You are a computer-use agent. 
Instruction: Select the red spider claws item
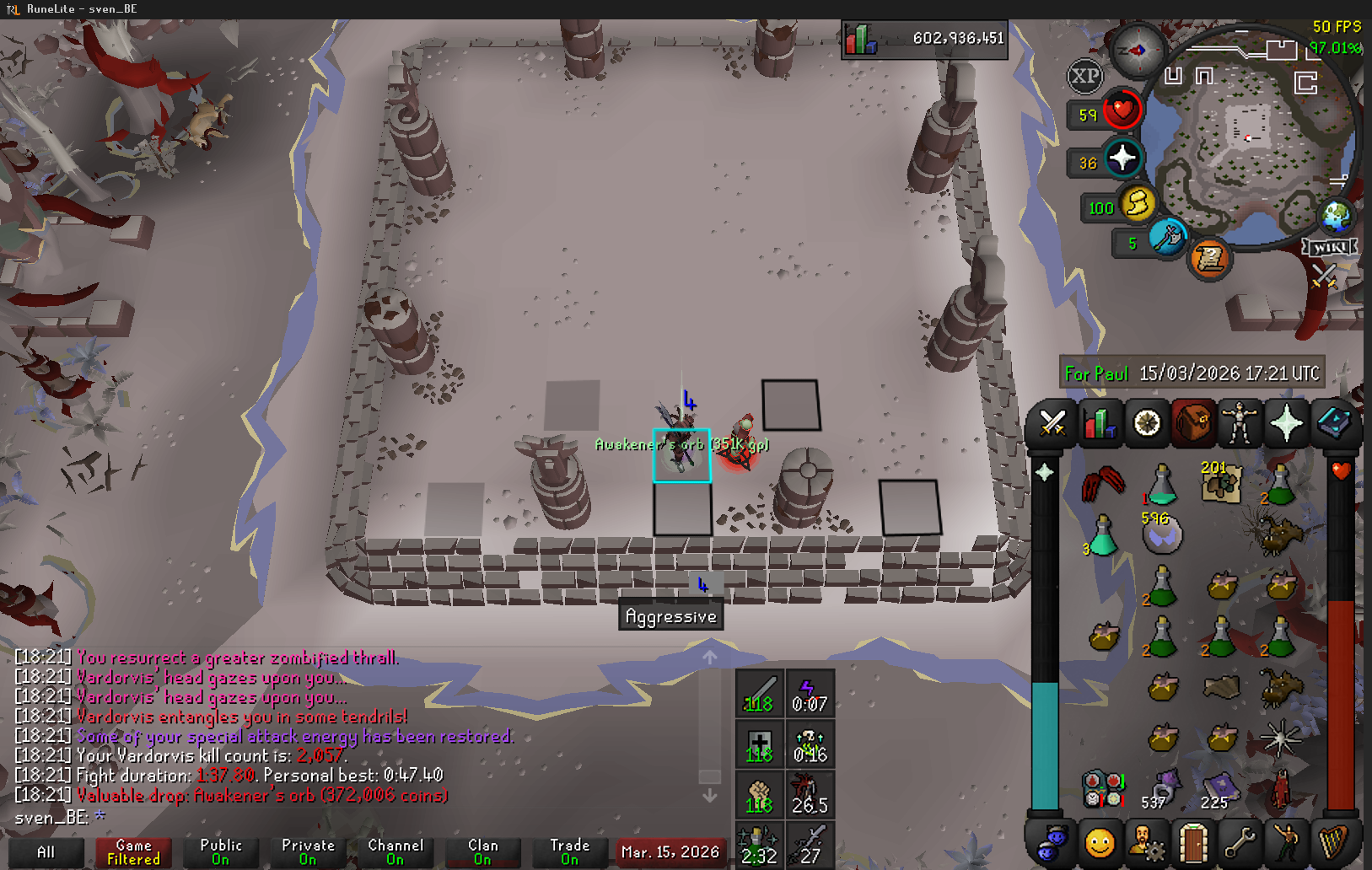(x=1103, y=483)
